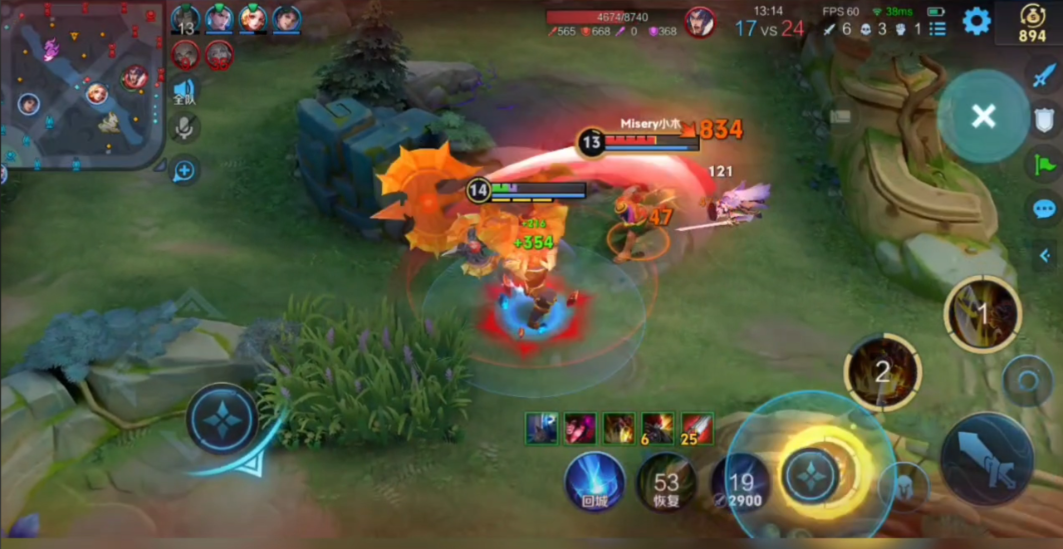Viewport: 1063px width, 549px height.
Task: Collapse the signal panel with the arrow
Action: 1045,255
